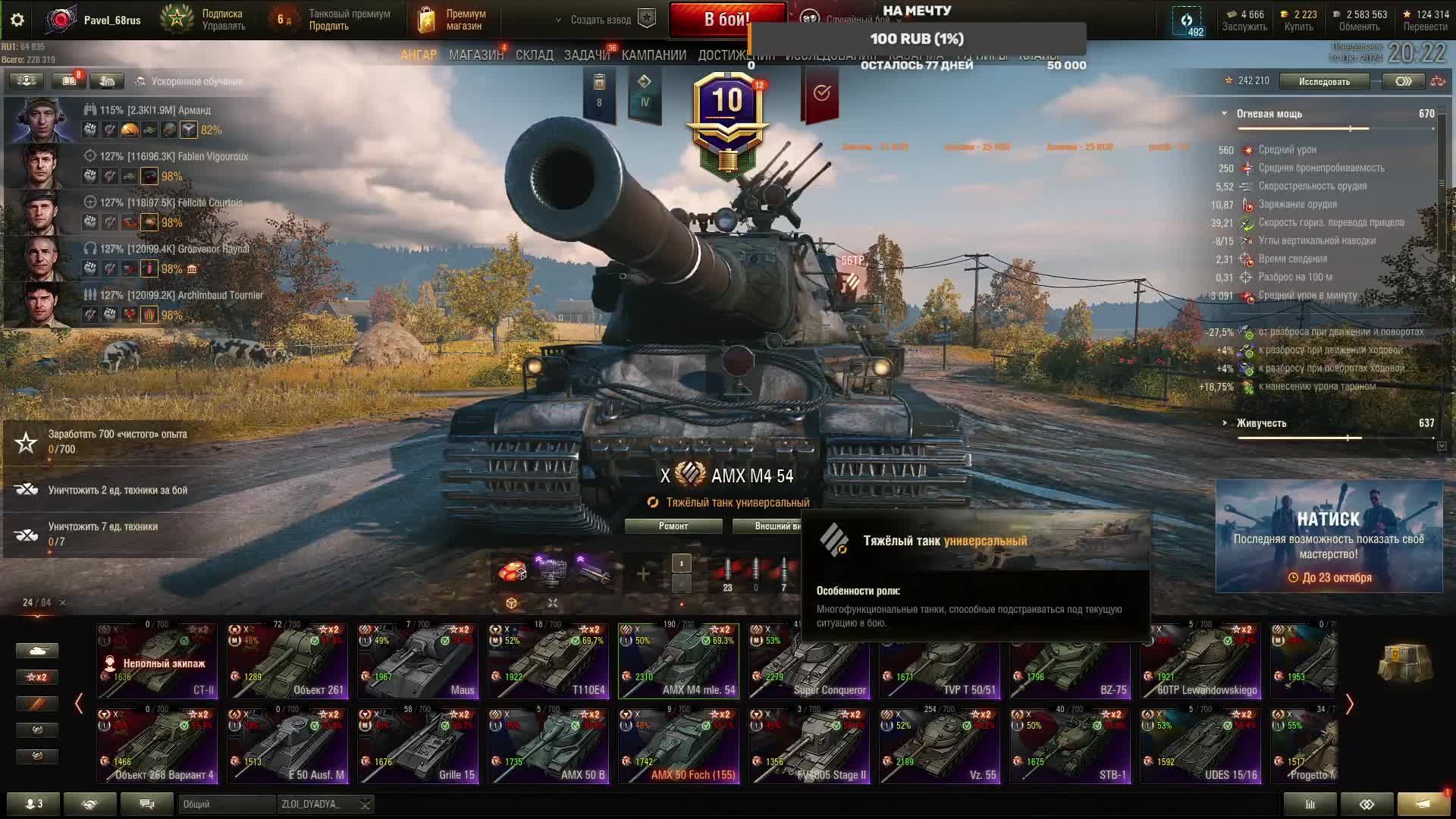Open Премиум магазин
Screen dimensions: 1456x819
click(x=453, y=20)
